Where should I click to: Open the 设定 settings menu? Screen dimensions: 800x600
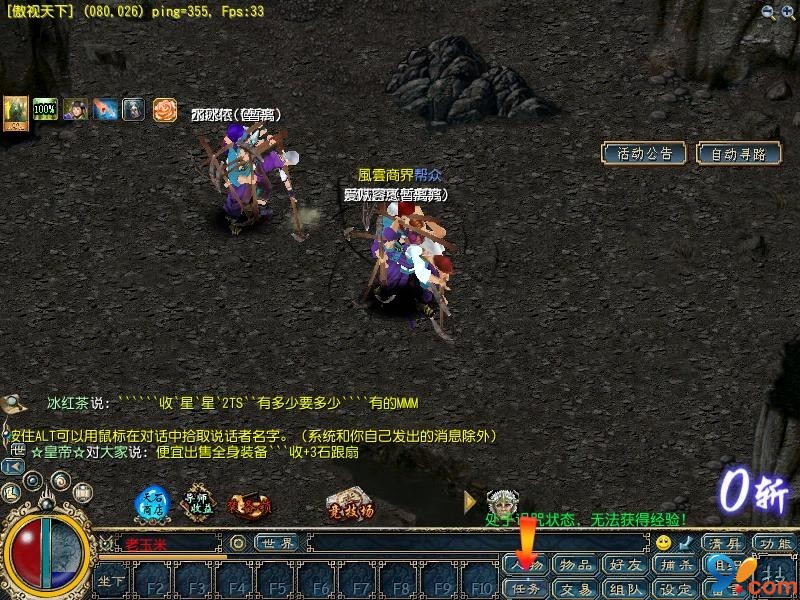pos(676,589)
